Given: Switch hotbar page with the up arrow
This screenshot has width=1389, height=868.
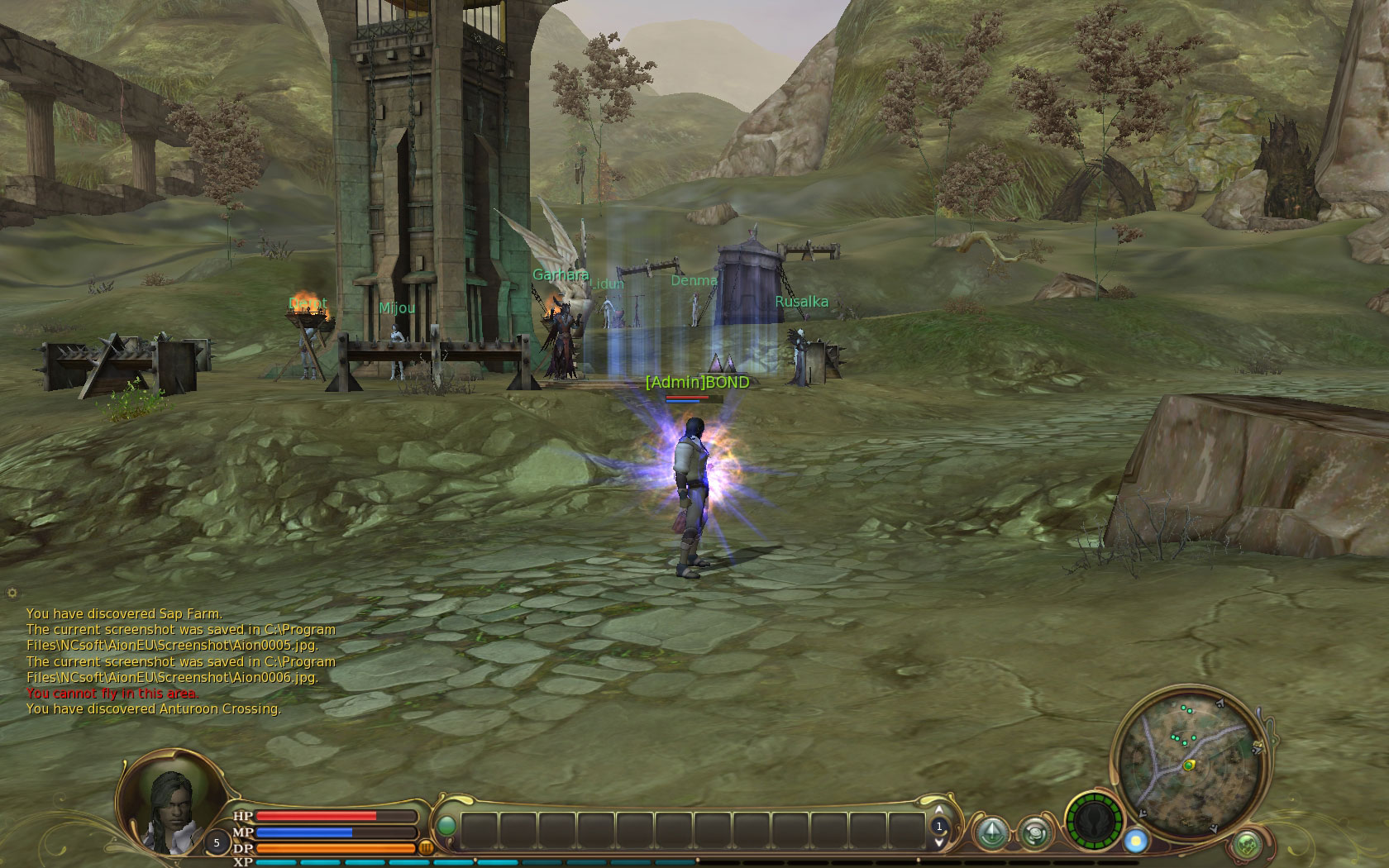Looking at the screenshot, I should coord(938,810).
